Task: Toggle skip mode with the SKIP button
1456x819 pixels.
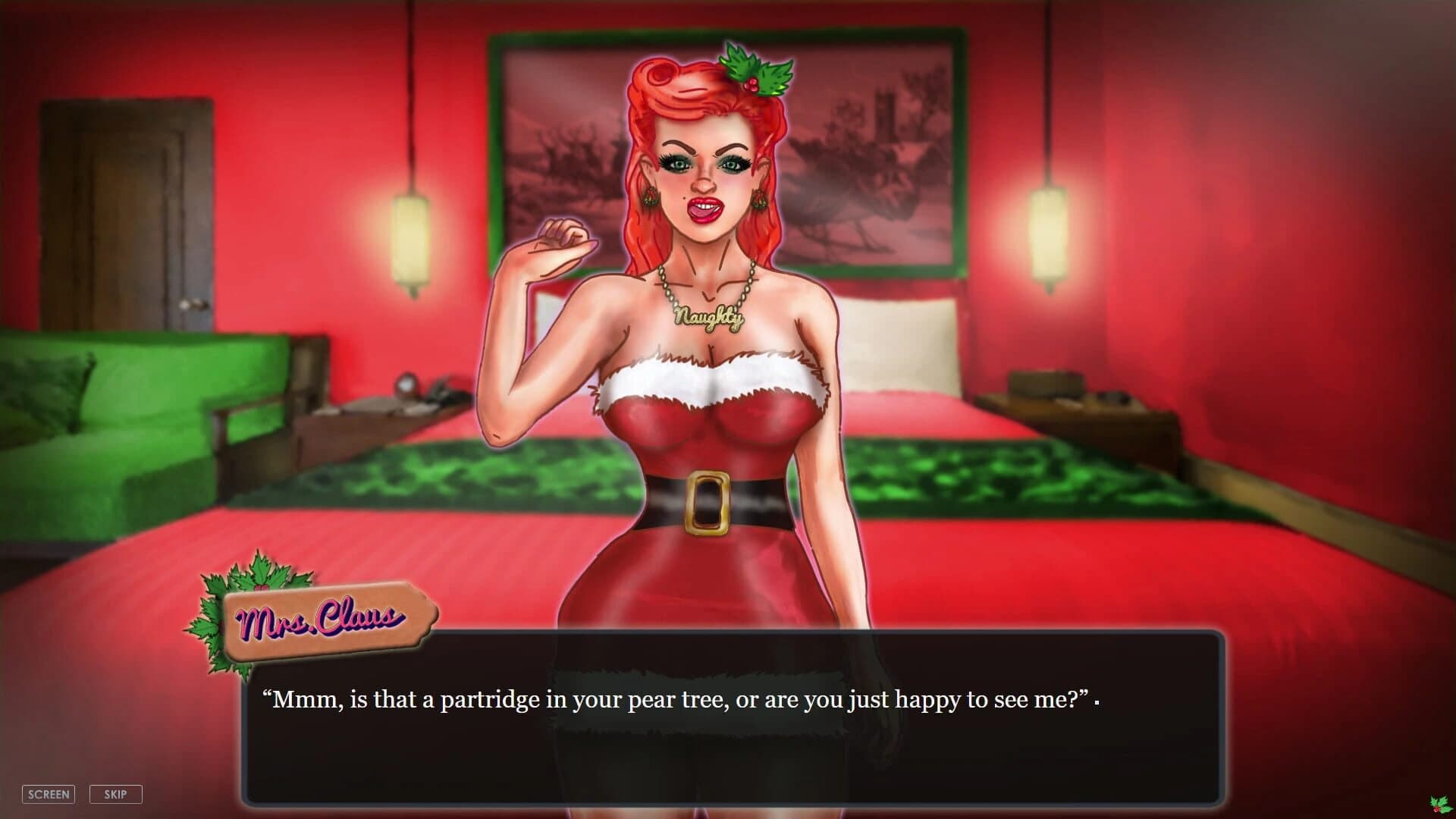Action: pos(115,794)
